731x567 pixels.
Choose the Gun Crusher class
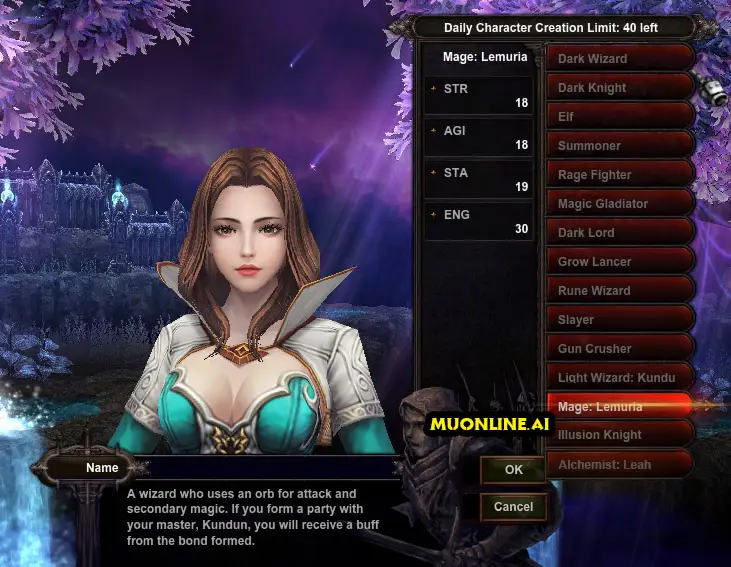tap(618, 348)
